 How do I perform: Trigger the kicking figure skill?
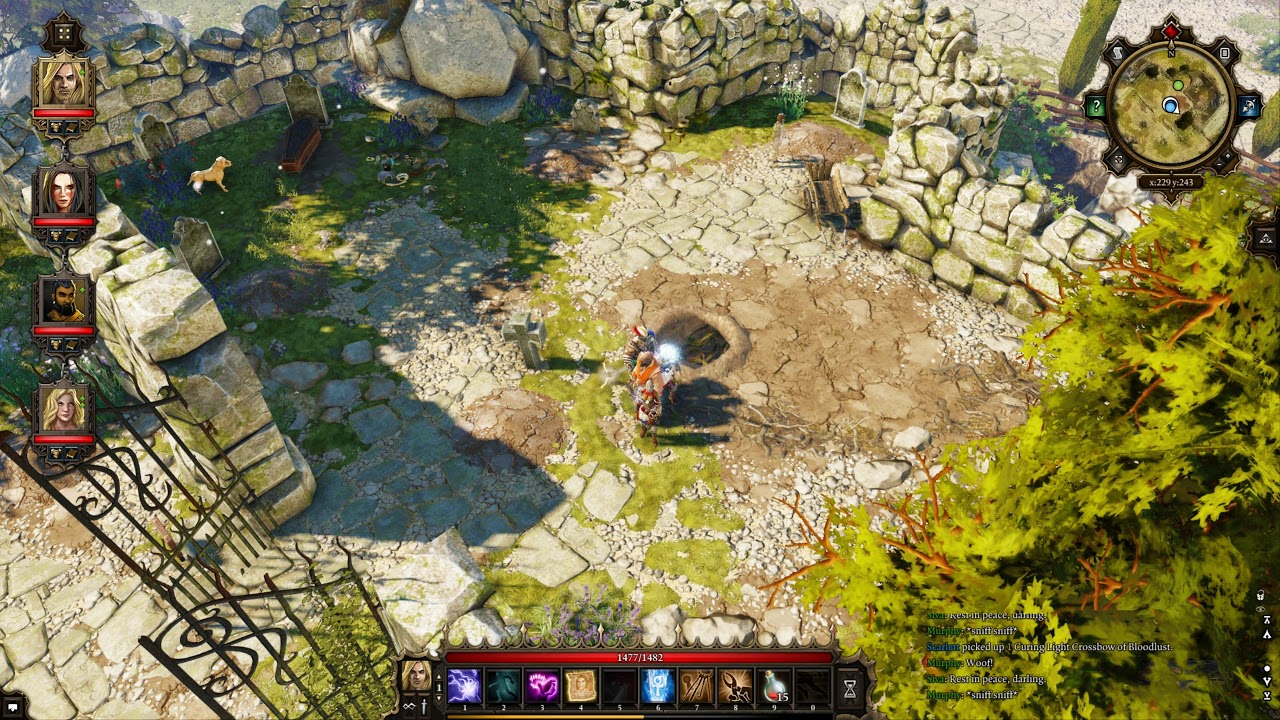[736, 686]
